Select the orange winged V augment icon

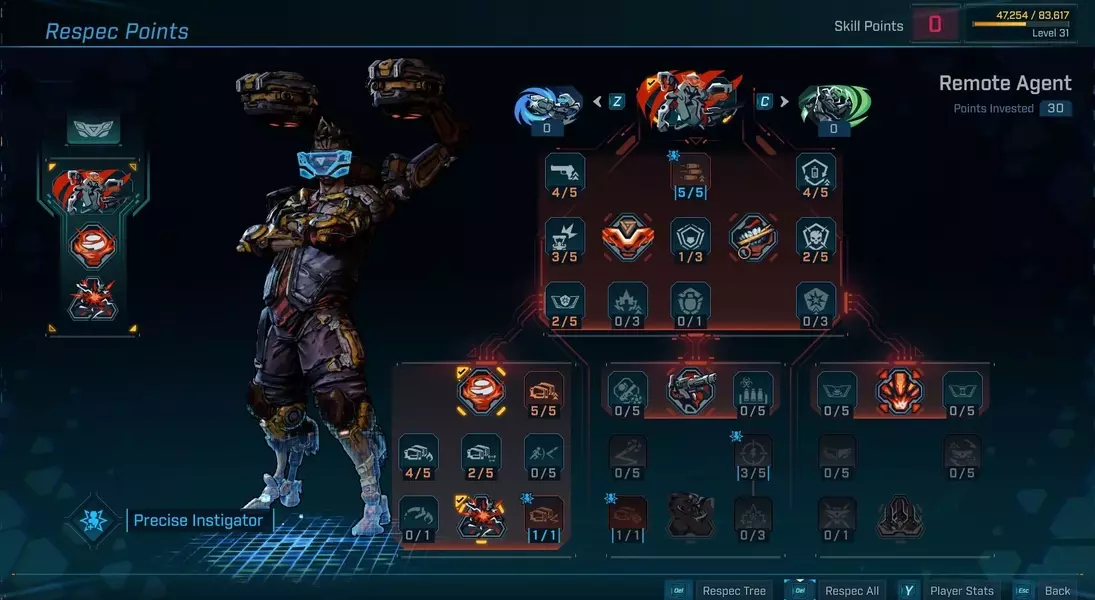click(628, 236)
